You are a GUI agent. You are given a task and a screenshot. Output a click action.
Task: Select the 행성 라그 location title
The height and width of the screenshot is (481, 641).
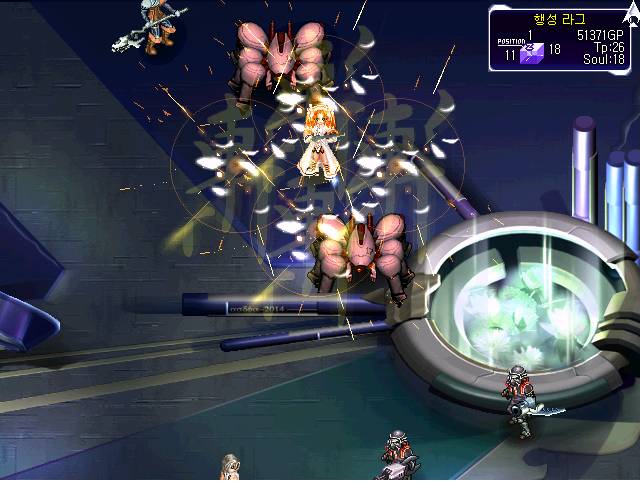561,19
